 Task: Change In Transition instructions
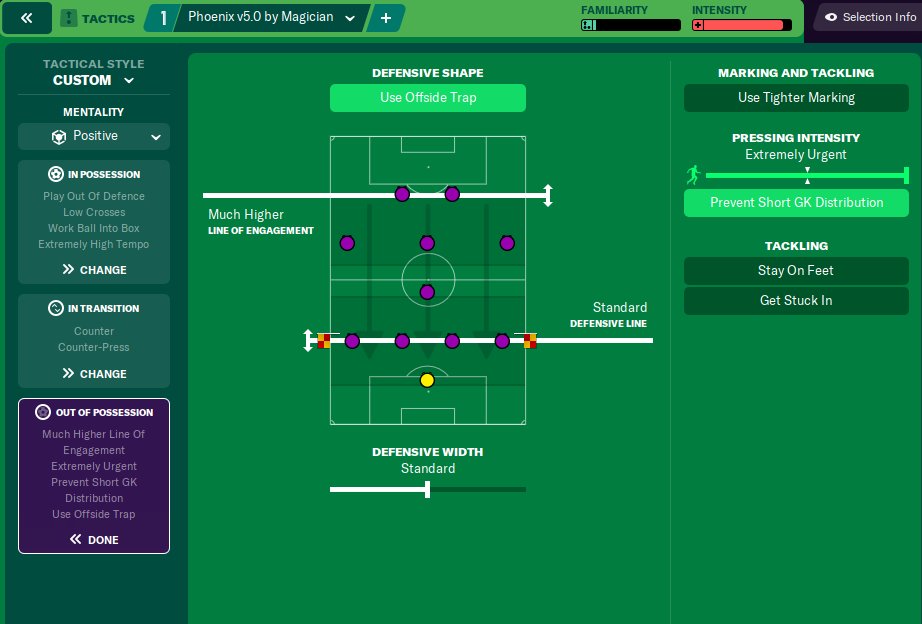coord(94,373)
